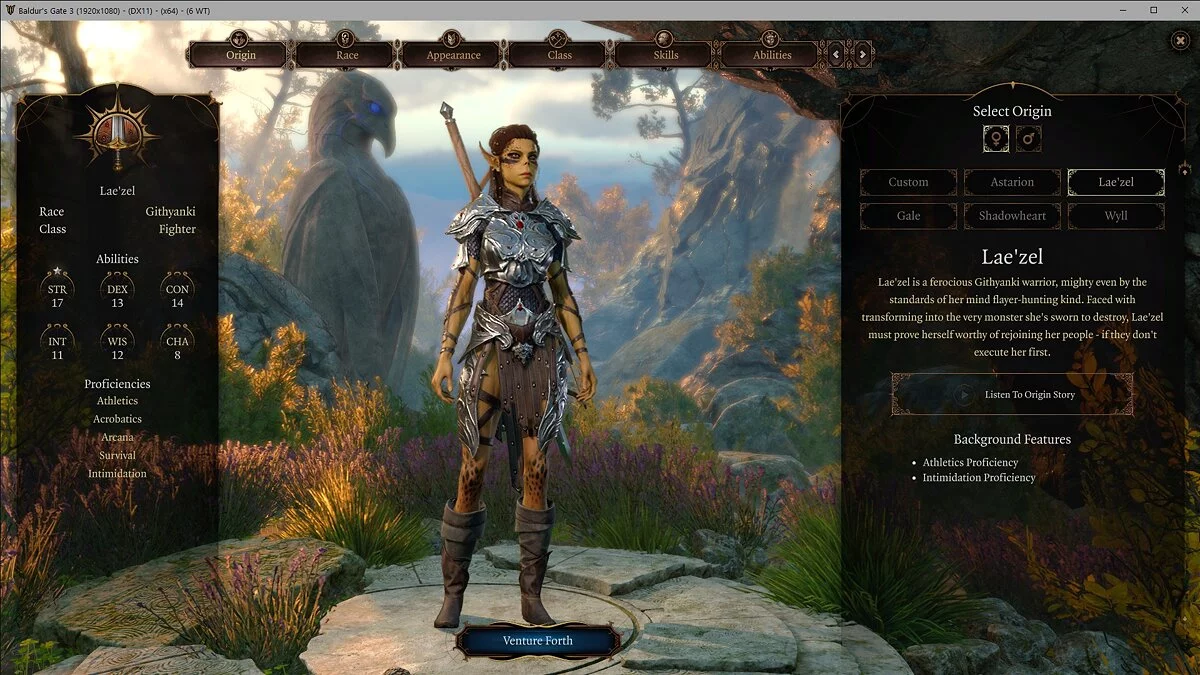Choose the female gender symbol
The image size is (1200, 675).
(996, 139)
